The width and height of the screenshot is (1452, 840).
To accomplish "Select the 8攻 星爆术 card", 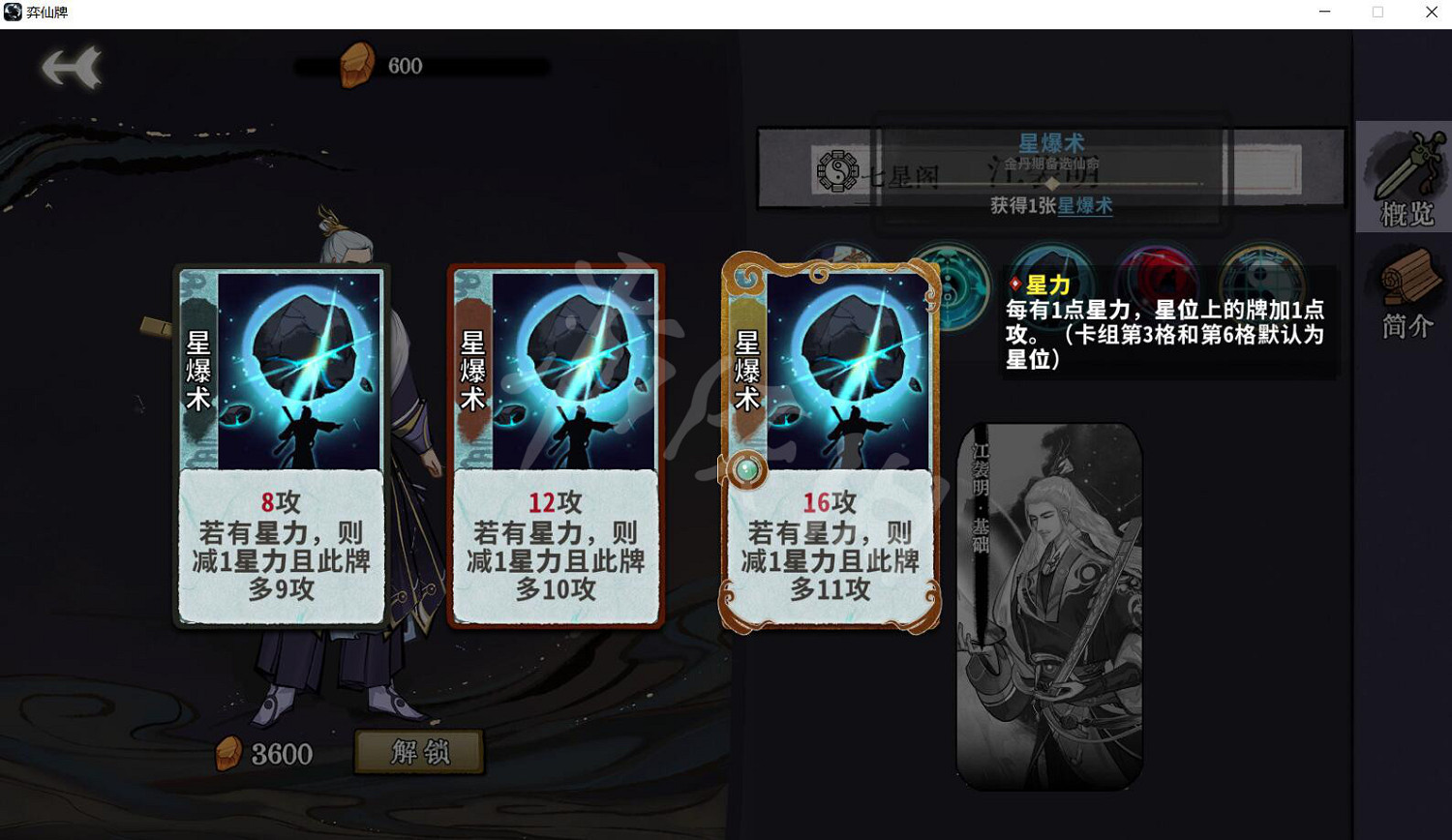I will click(x=281, y=445).
